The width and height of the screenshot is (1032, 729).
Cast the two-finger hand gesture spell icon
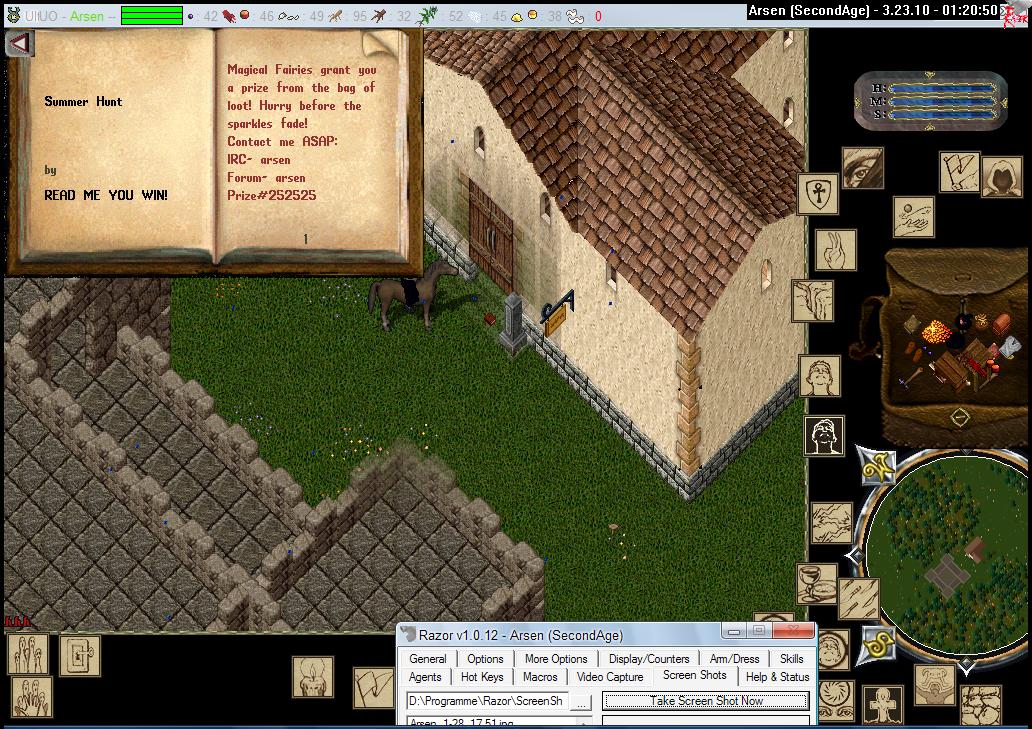[836, 250]
